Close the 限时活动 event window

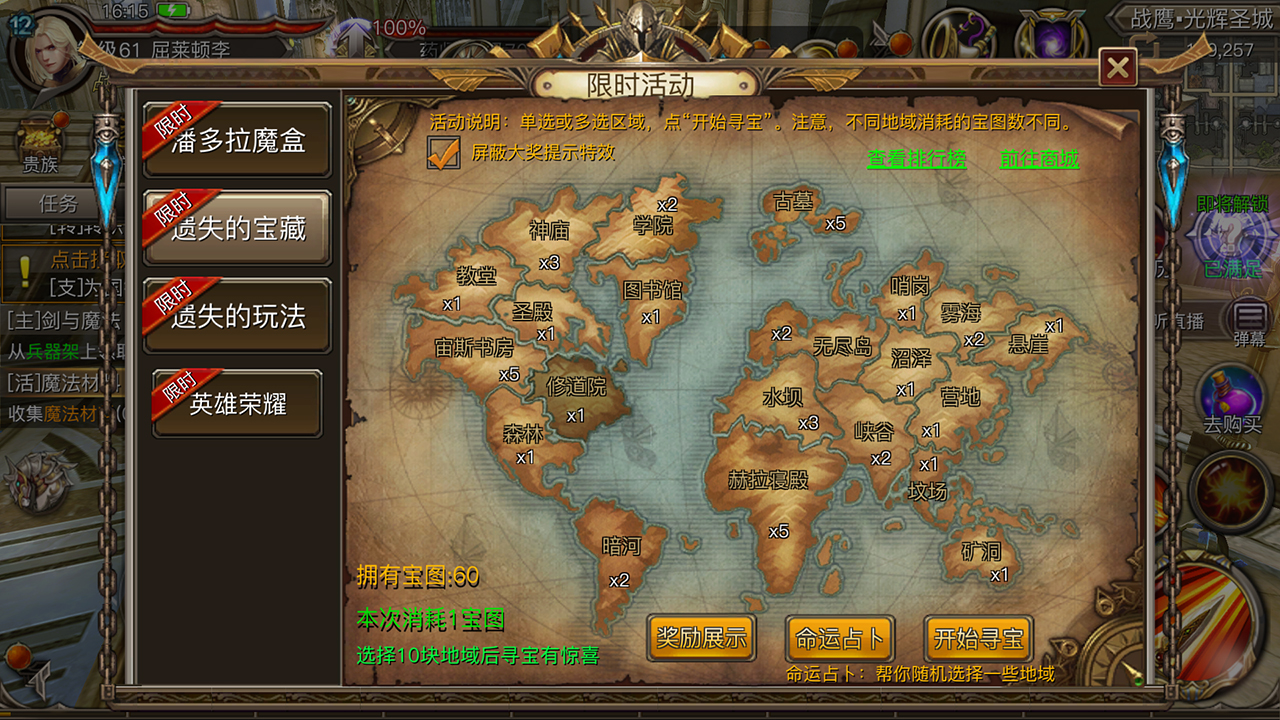point(1117,68)
